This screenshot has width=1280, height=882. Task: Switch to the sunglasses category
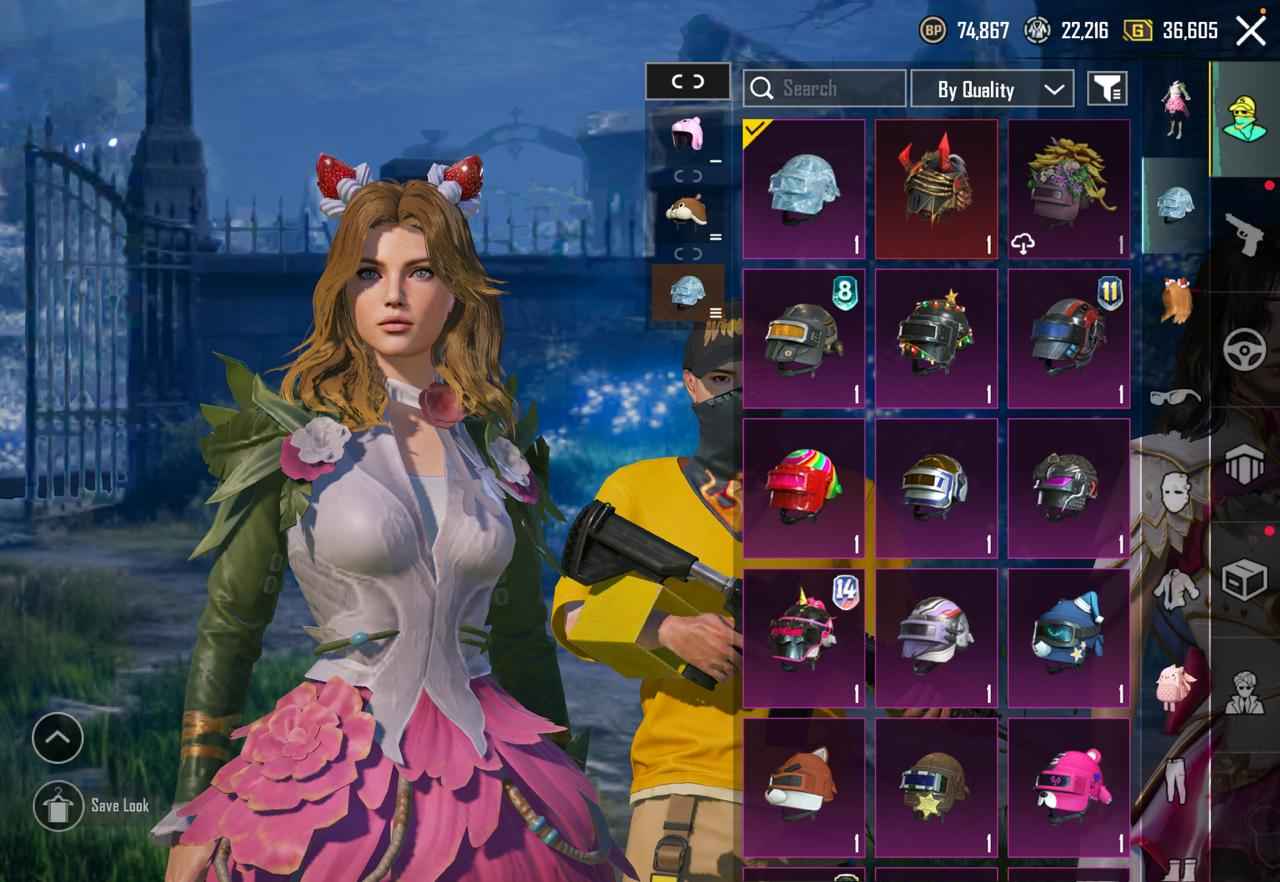click(1176, 397)
